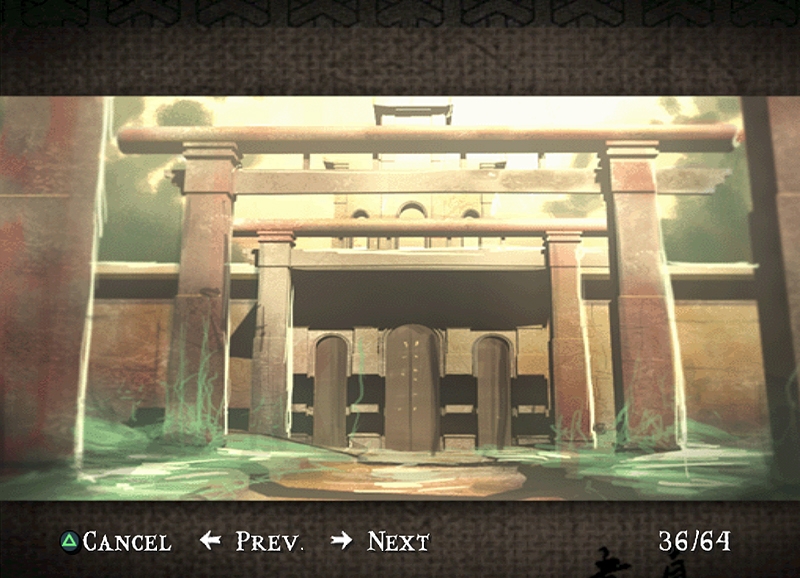Go to the Prev. artwork

point(252,542)
